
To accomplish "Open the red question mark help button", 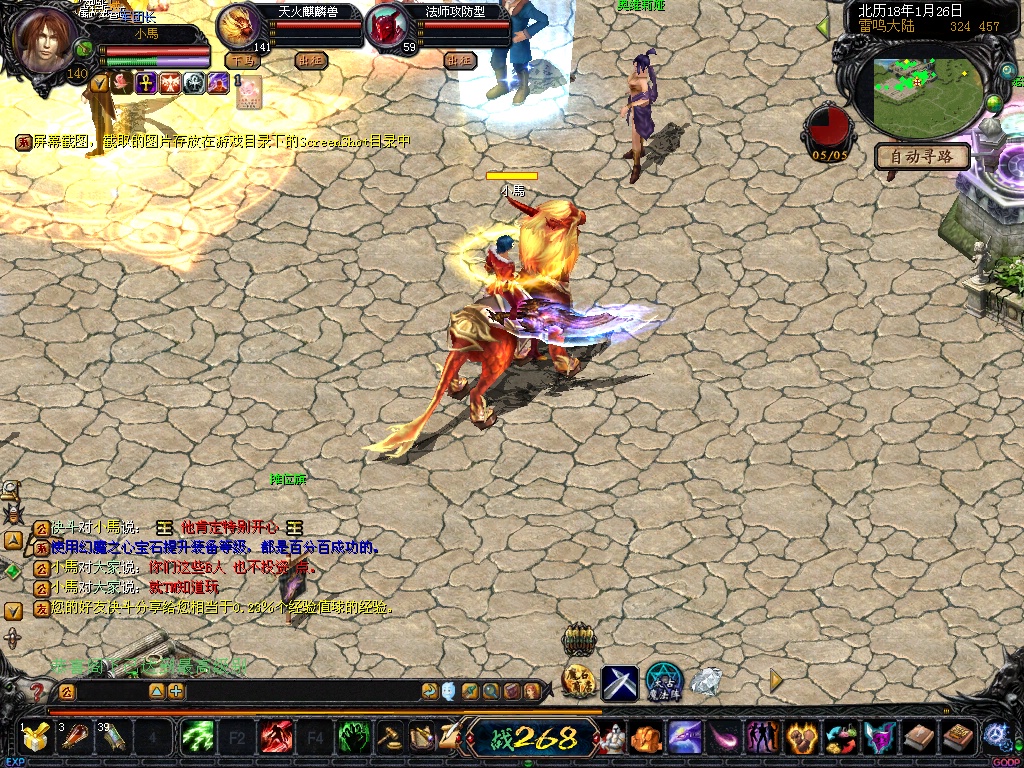I will pyautogui.click(x=37, y=691).
